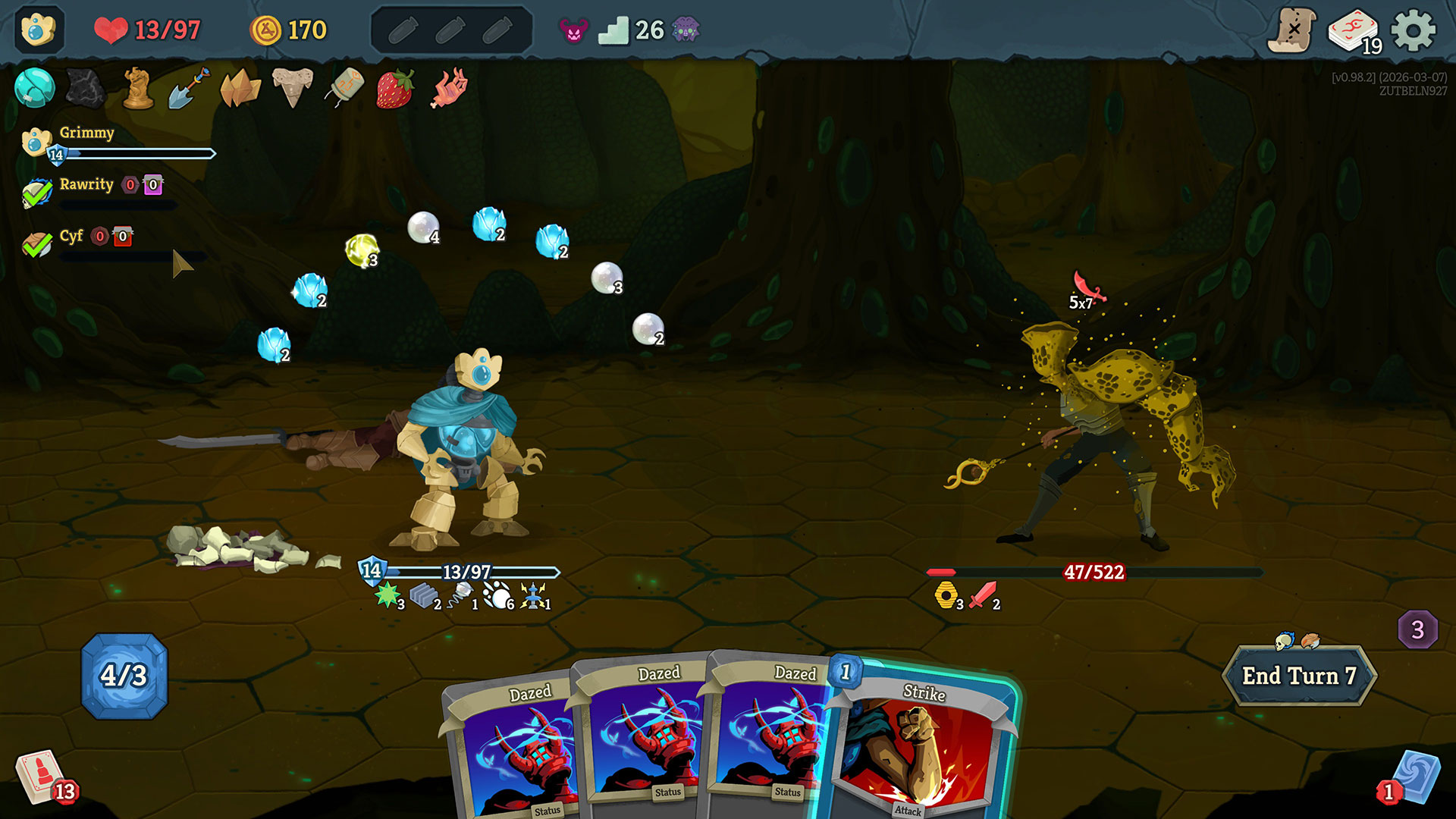Inspect the pink severed hand relic
1456x819 pixels.
[x=449, y=88]
